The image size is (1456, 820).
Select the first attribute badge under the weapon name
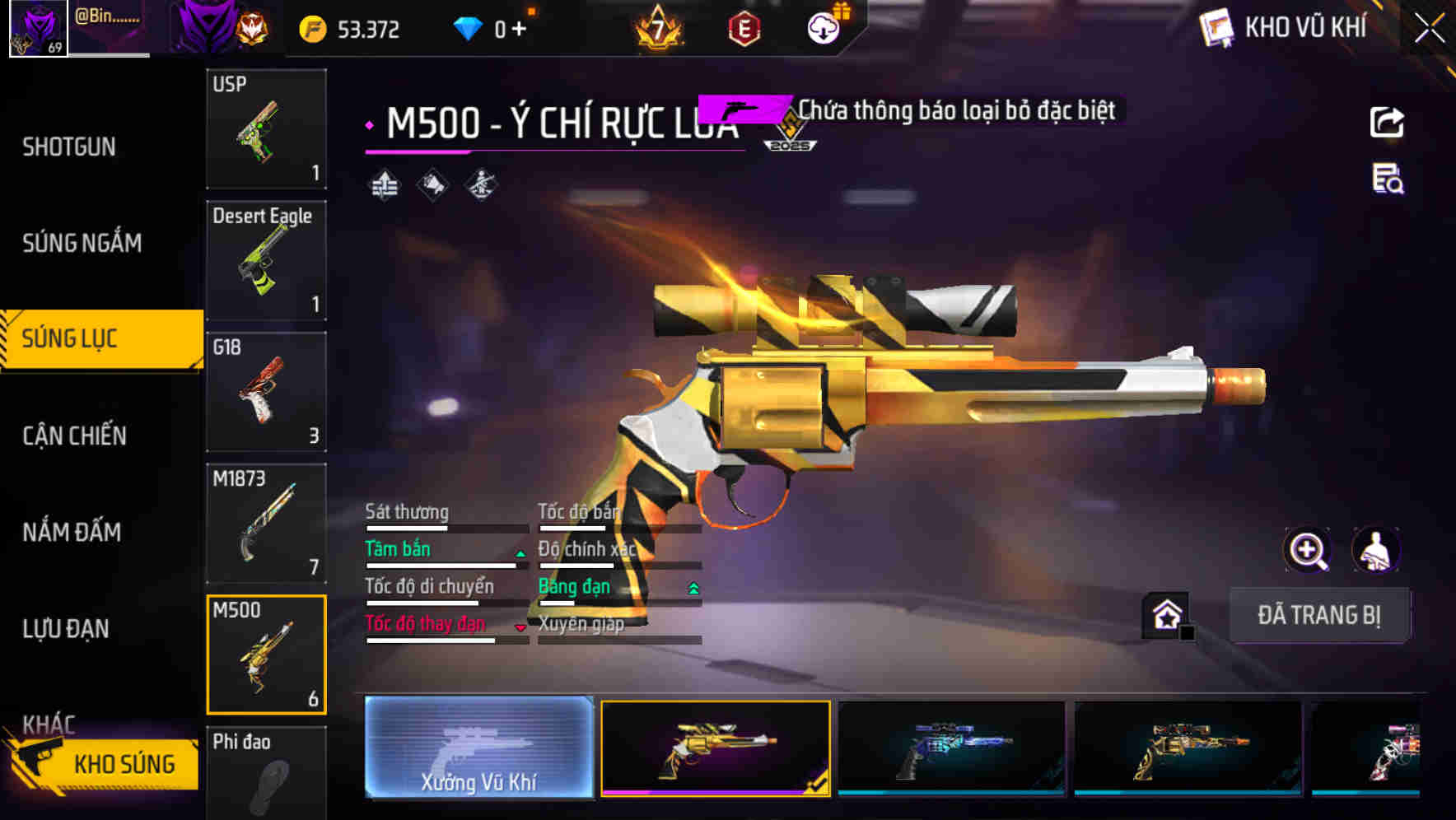pos(384,183)
